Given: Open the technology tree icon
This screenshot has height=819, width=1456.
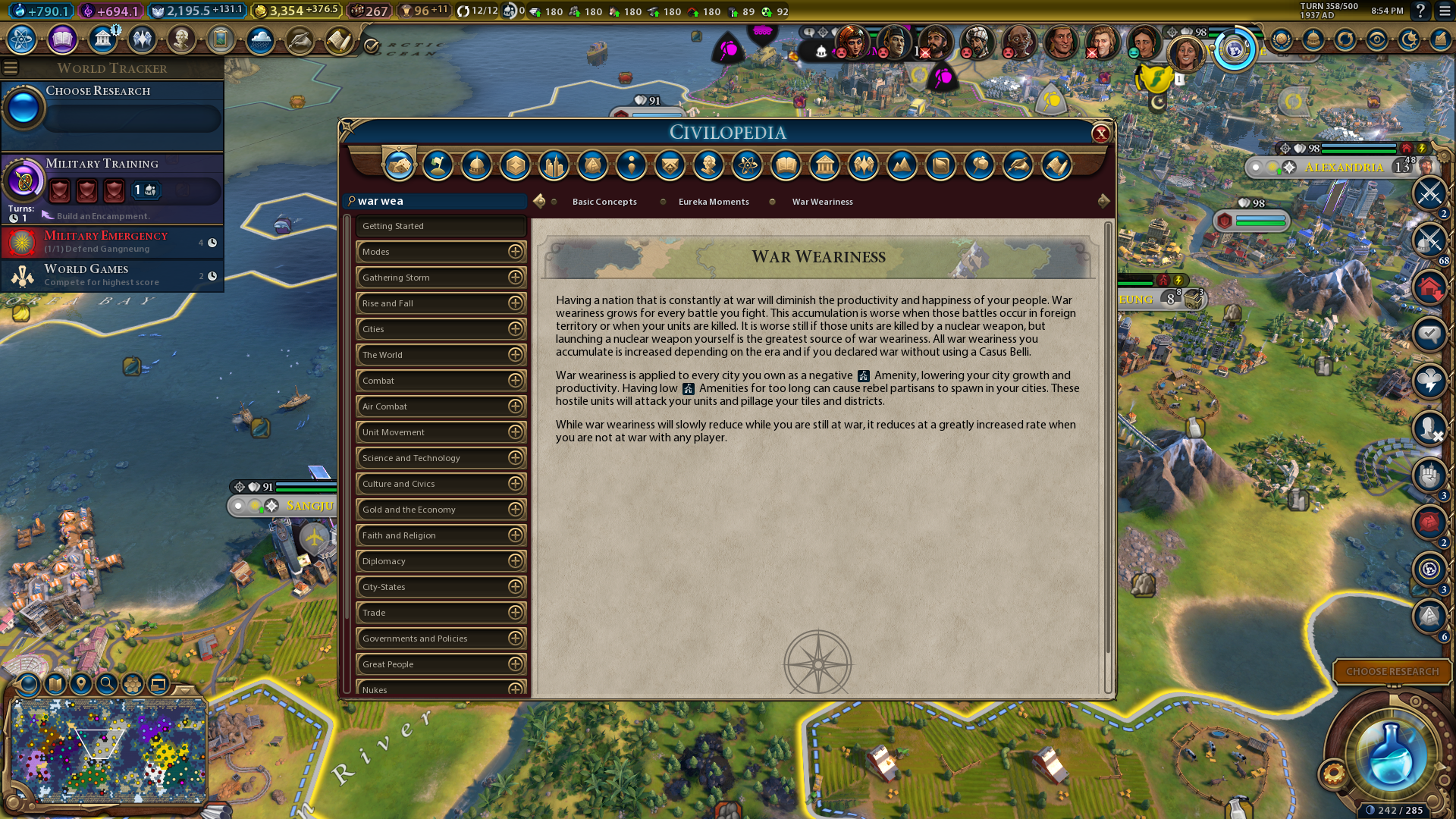Looking at the screenshot, I should click(22, 39).
